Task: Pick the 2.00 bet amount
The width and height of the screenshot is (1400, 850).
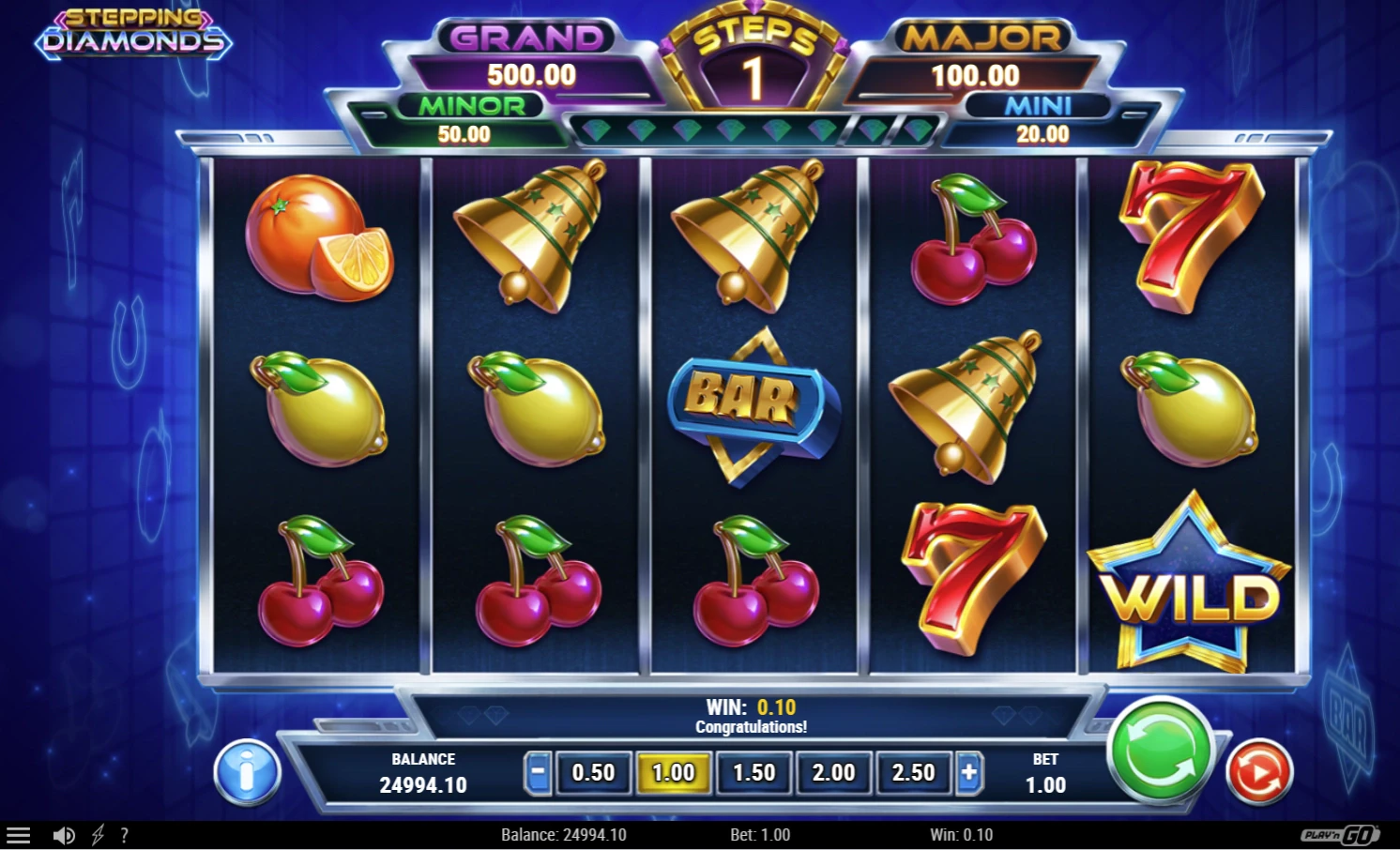Action: (833, 773)
